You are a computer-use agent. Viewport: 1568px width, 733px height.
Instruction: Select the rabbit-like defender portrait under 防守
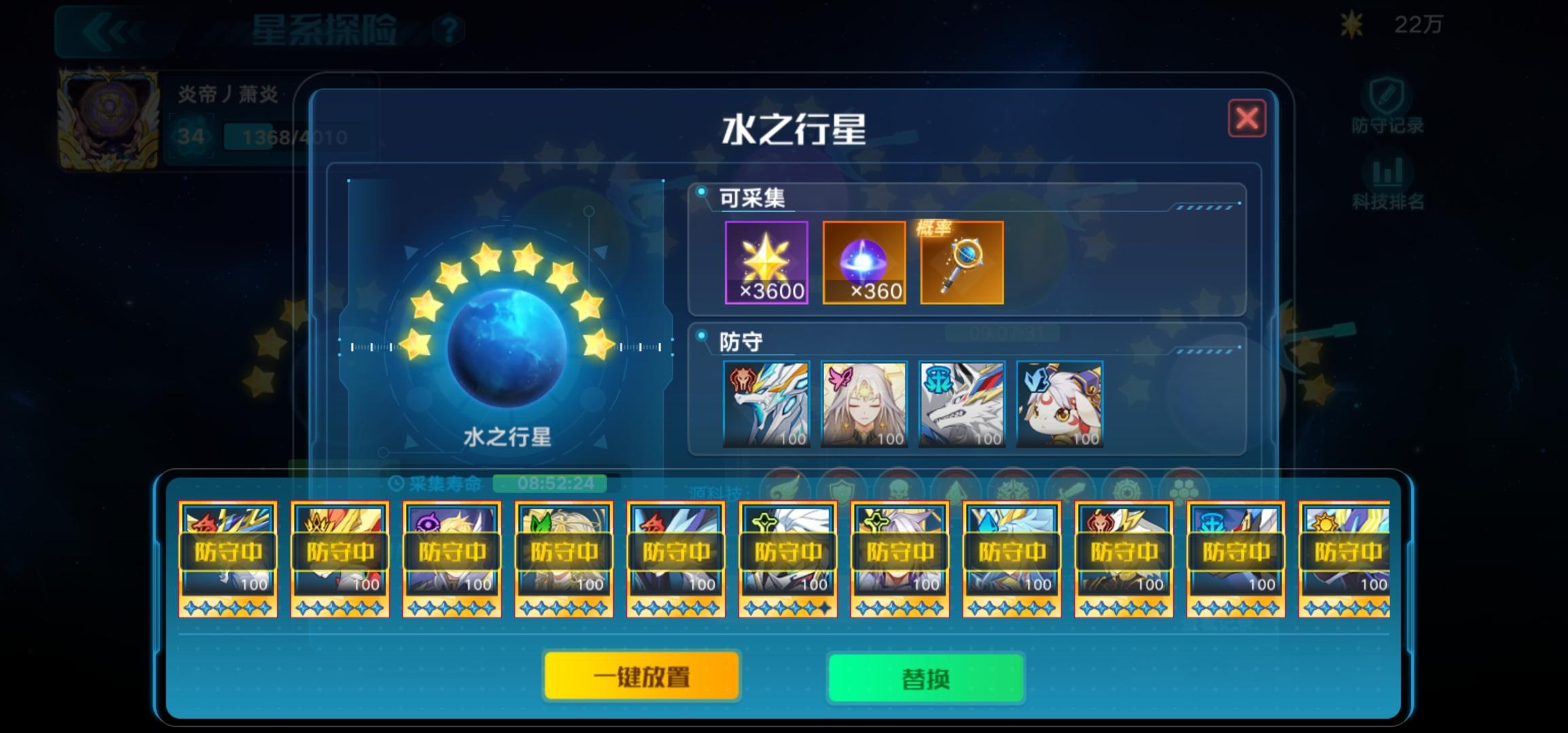click(1059, 404)
